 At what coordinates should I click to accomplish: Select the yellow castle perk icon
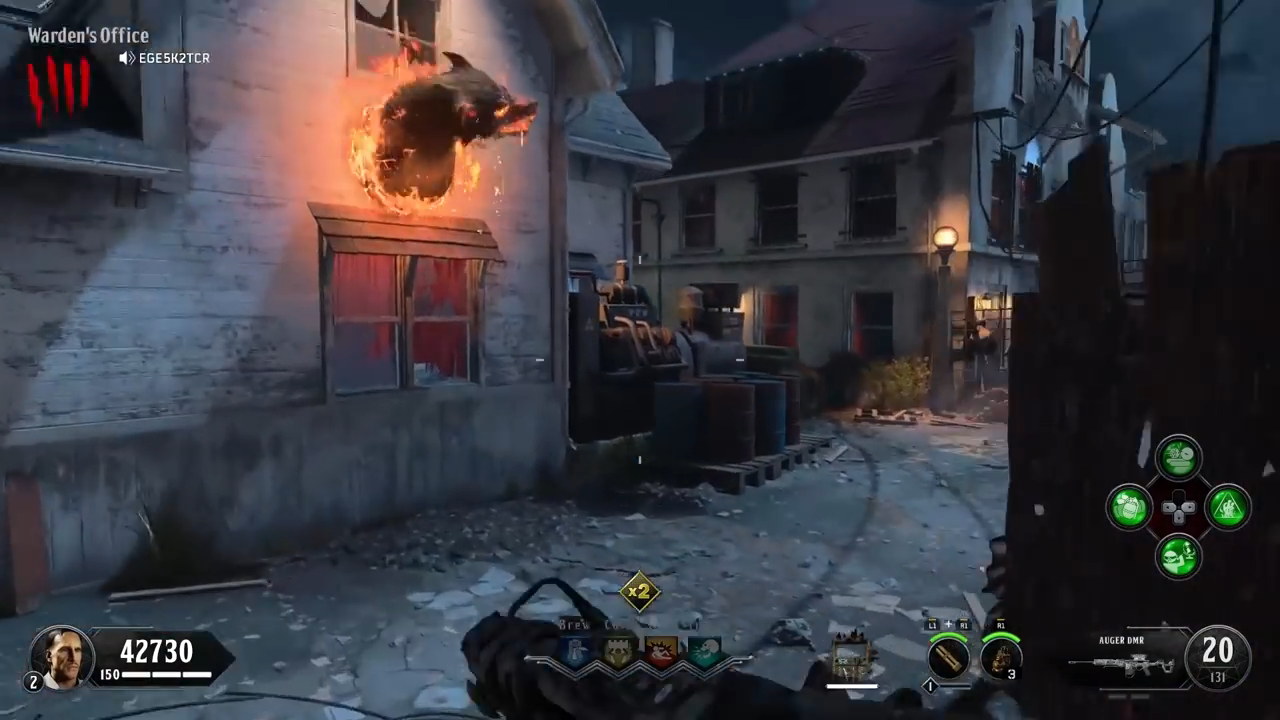point(618,652)
